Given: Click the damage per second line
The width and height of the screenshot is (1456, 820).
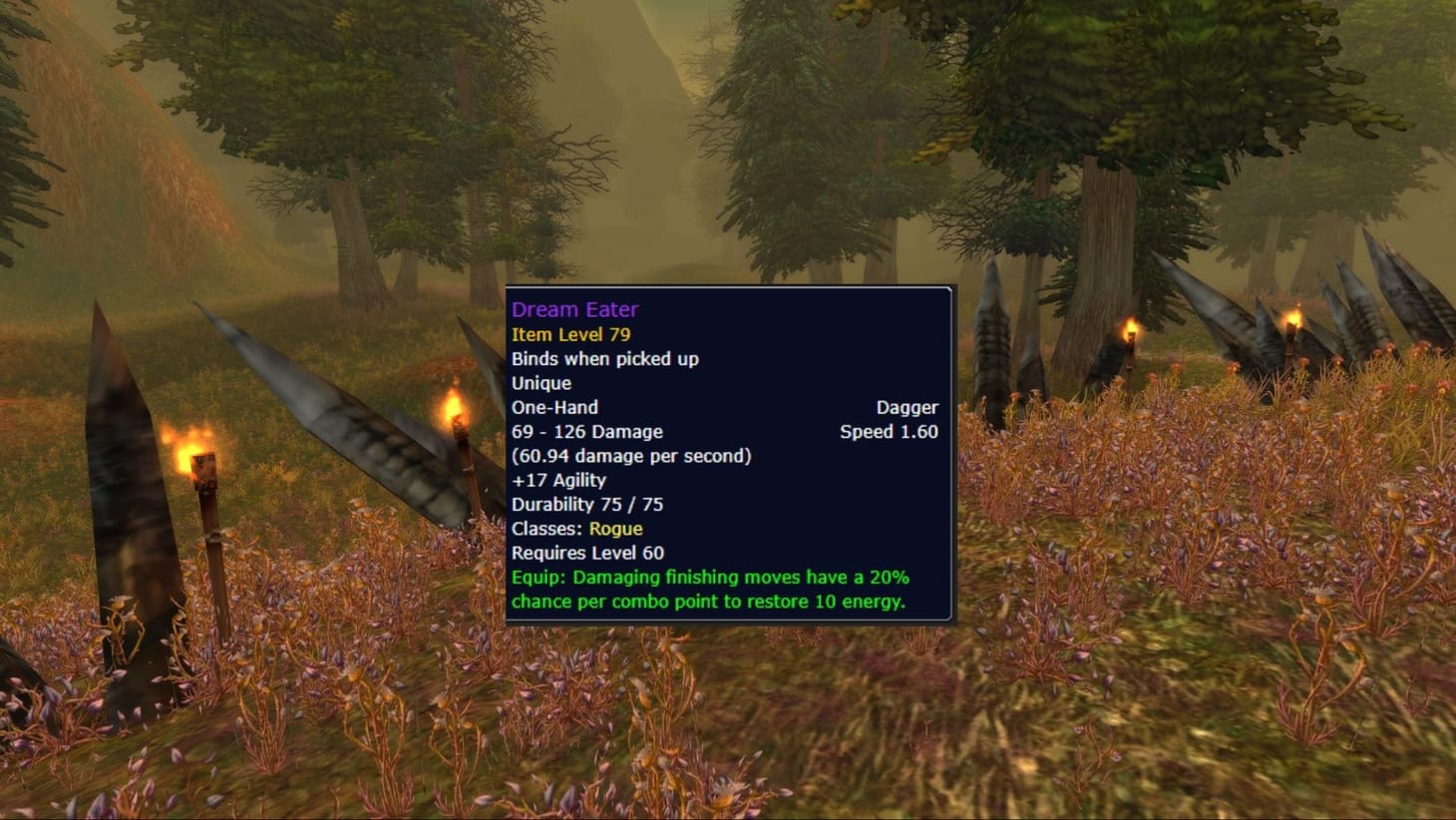Looking at the screenshot, I should coord(630,456).
